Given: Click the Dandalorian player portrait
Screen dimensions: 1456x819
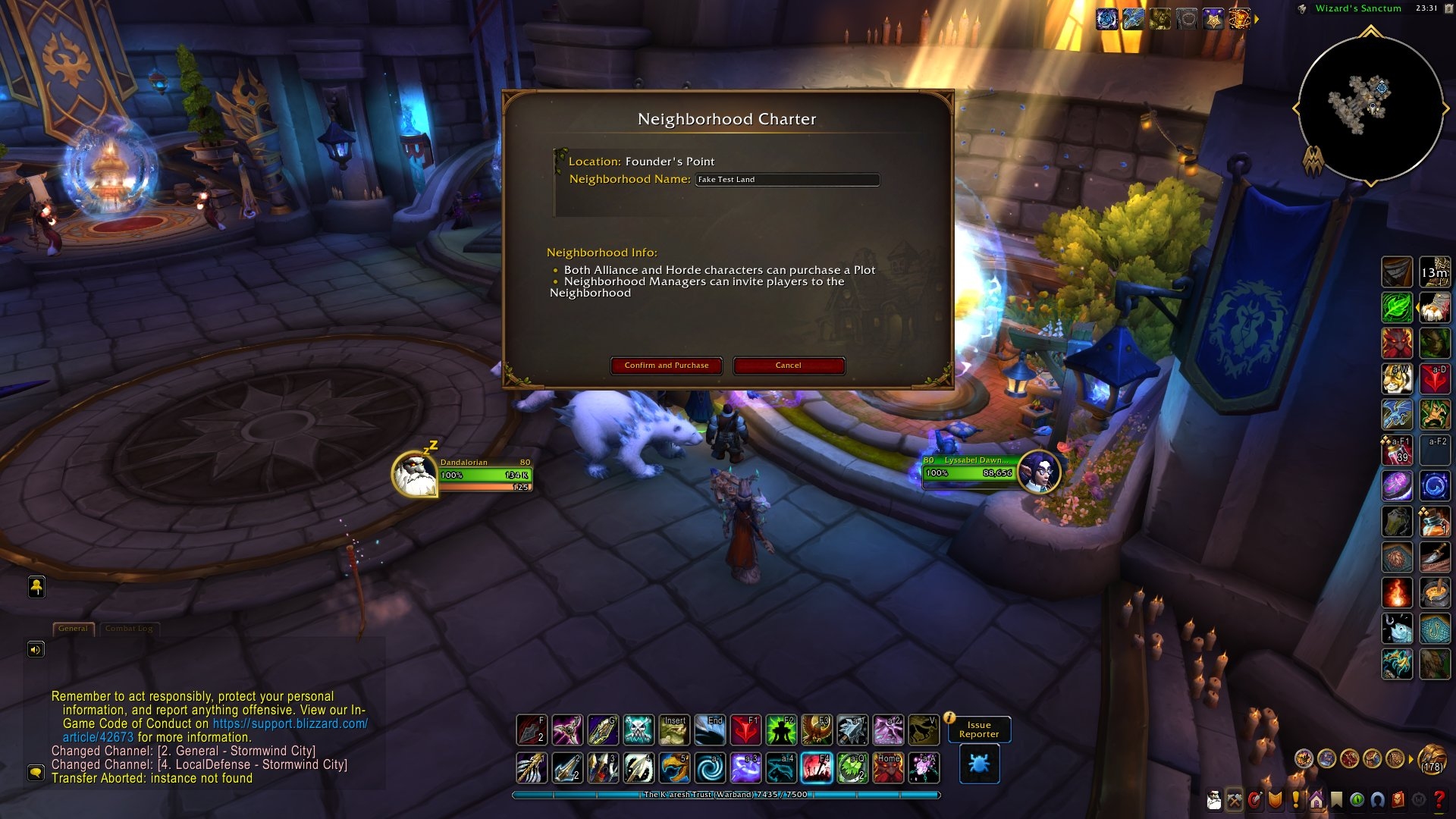Looking at the screenshot, I should 414,474.
